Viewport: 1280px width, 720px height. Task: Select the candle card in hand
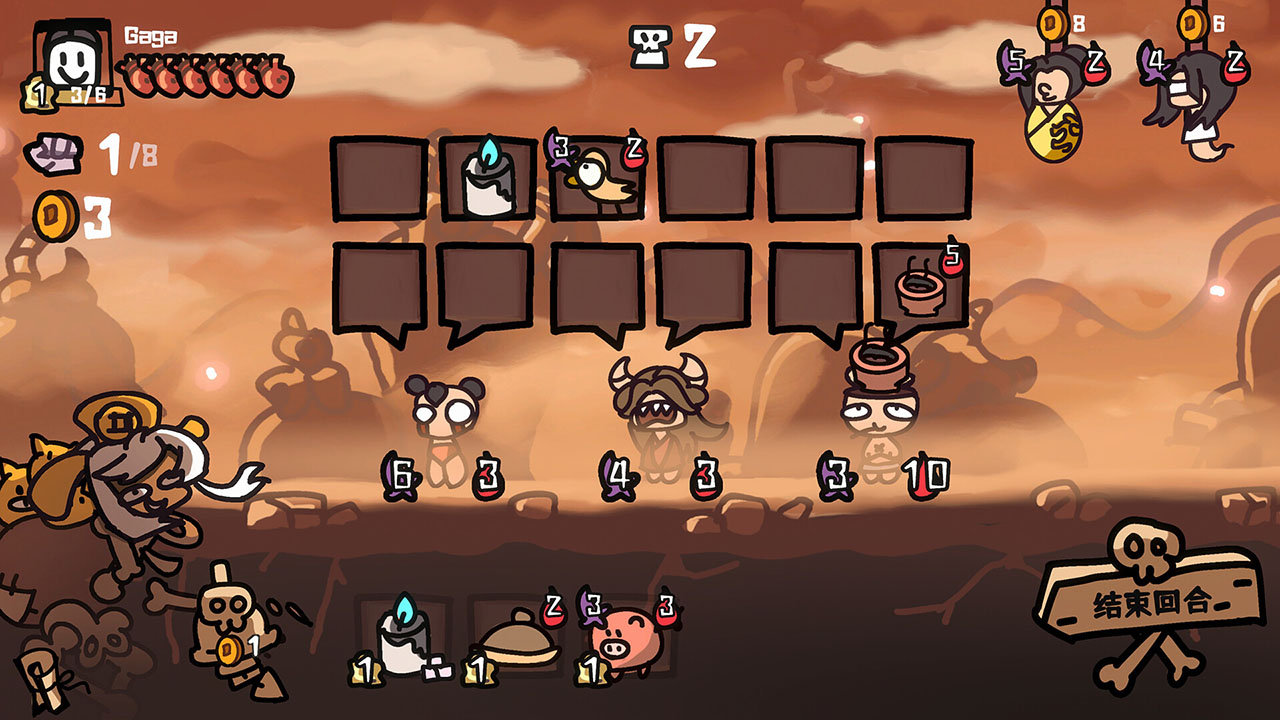coord(403,636)
